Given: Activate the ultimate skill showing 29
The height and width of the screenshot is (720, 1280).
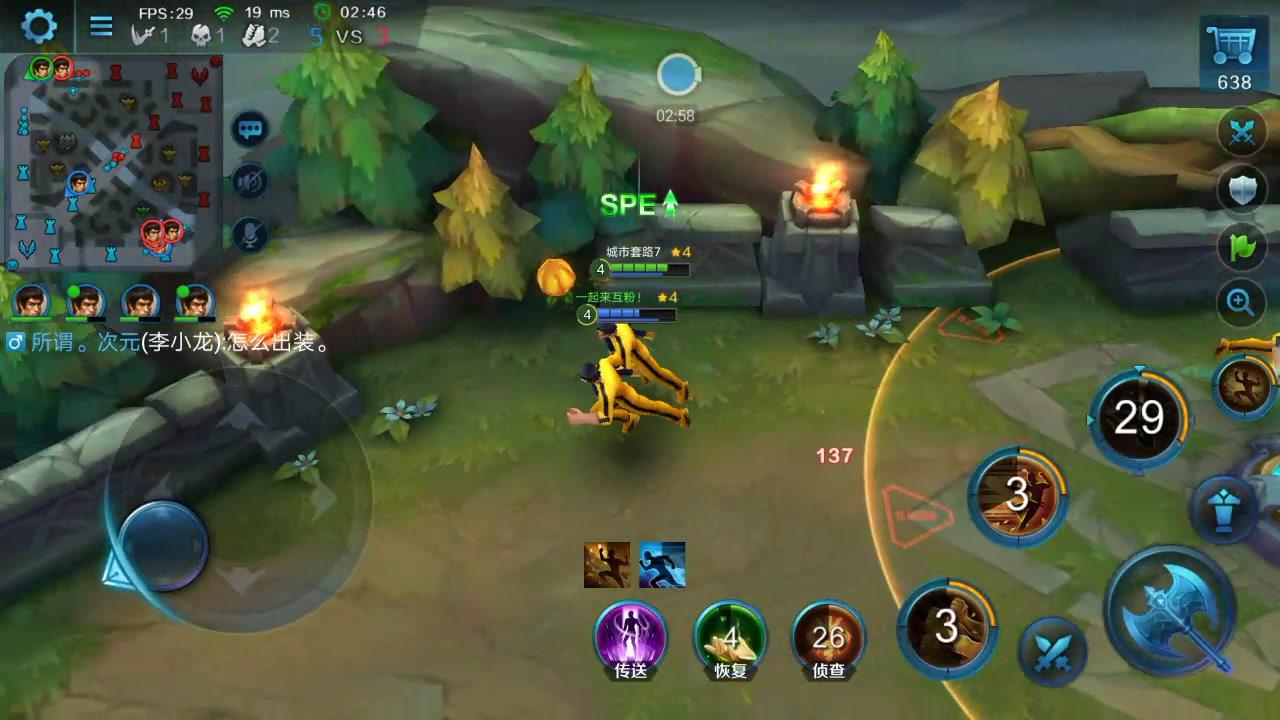Looking at the screenshot, I should click(x=1139, y=419).
